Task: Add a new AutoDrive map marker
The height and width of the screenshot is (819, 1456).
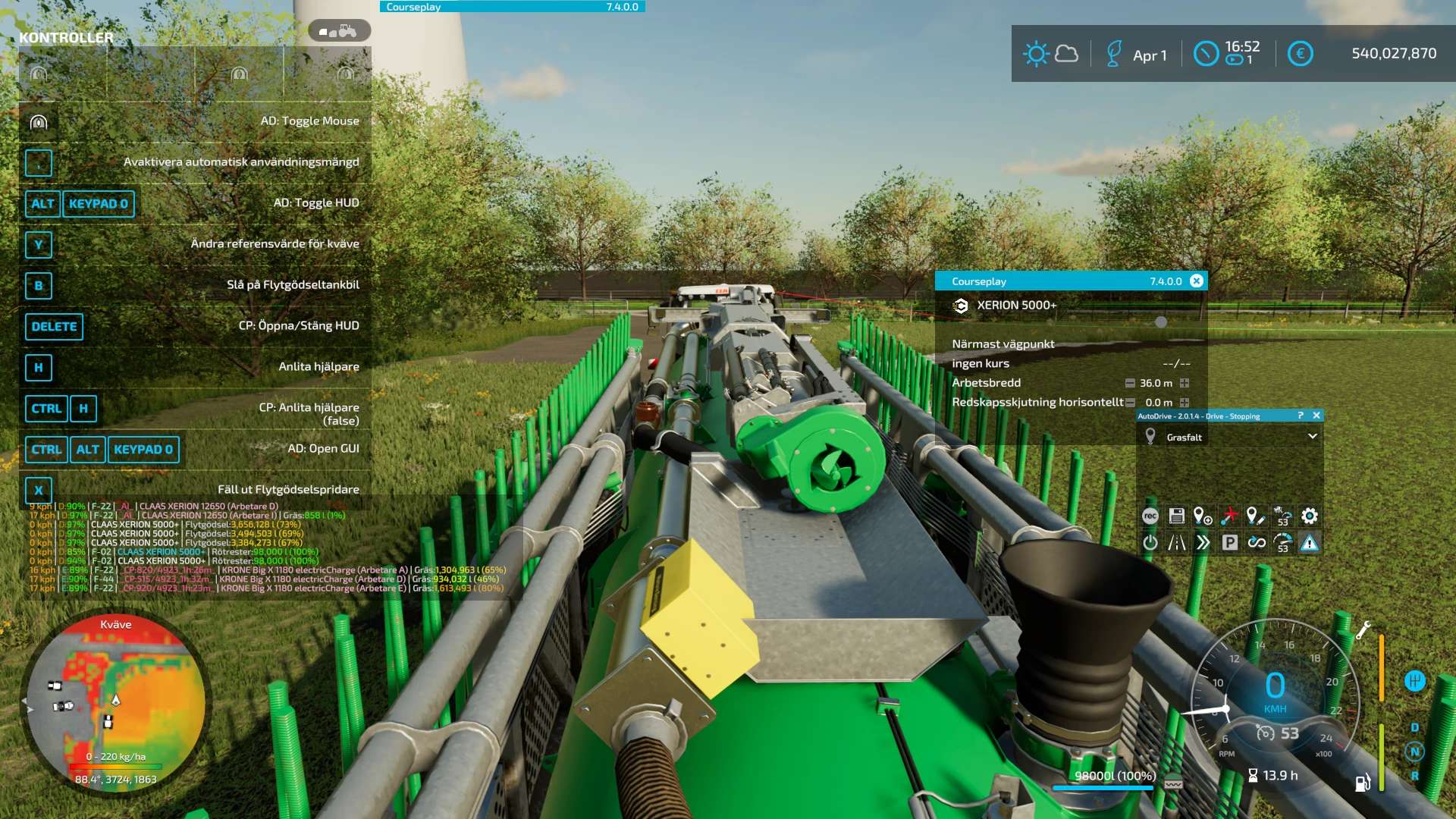Action: coord(1203,516)
